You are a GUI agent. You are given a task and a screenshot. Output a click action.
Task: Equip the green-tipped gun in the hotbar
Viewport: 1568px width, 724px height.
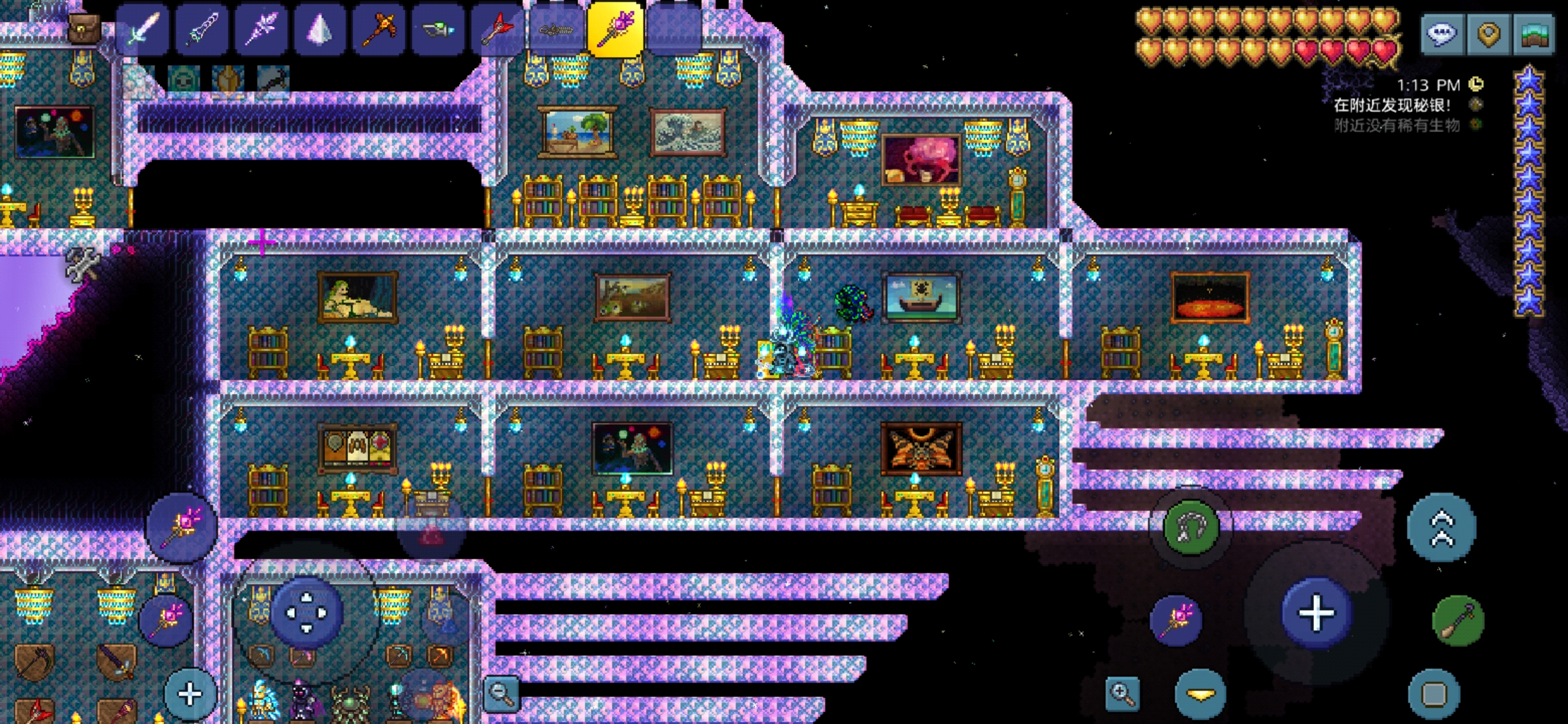pyautogui.click(x=438, y=30)
